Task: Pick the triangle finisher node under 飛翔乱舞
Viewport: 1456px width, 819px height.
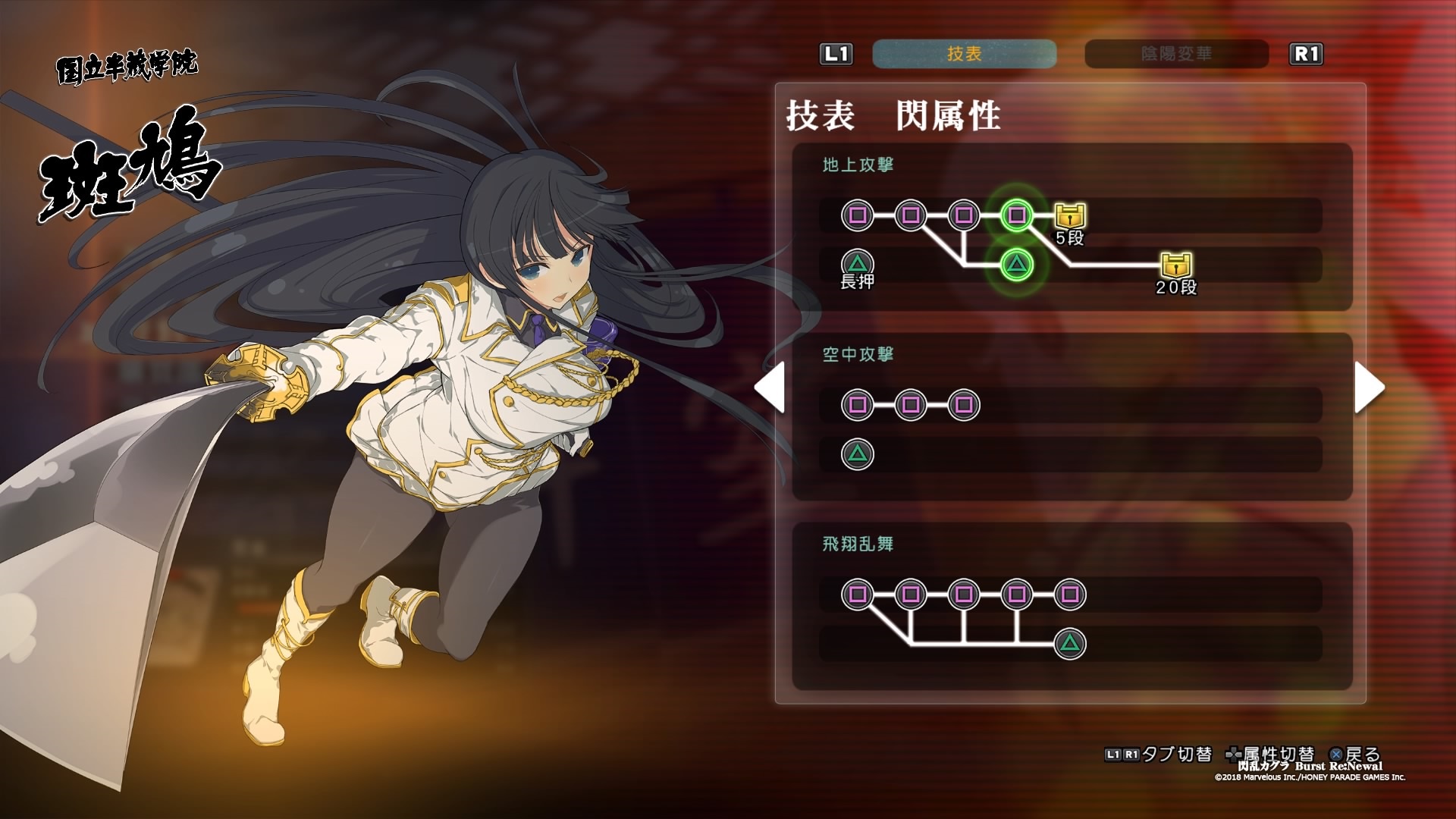Action: pyautogui.click(x=1070, y=644)
